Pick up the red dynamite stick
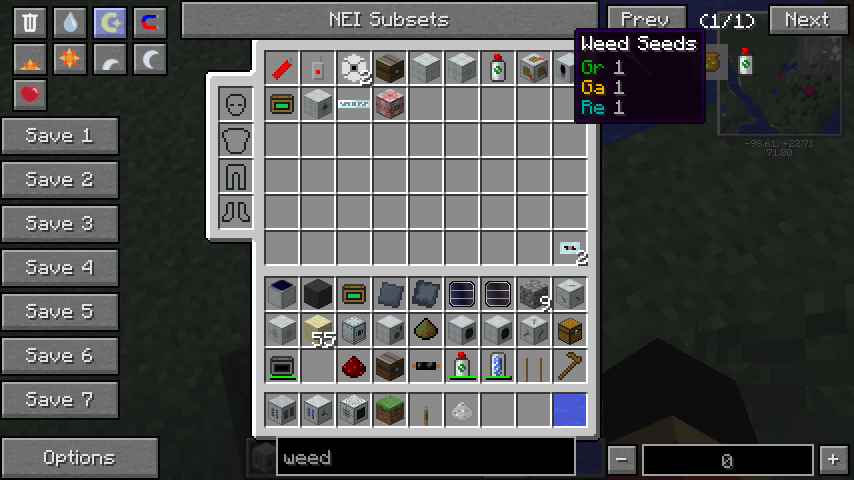 282,69
